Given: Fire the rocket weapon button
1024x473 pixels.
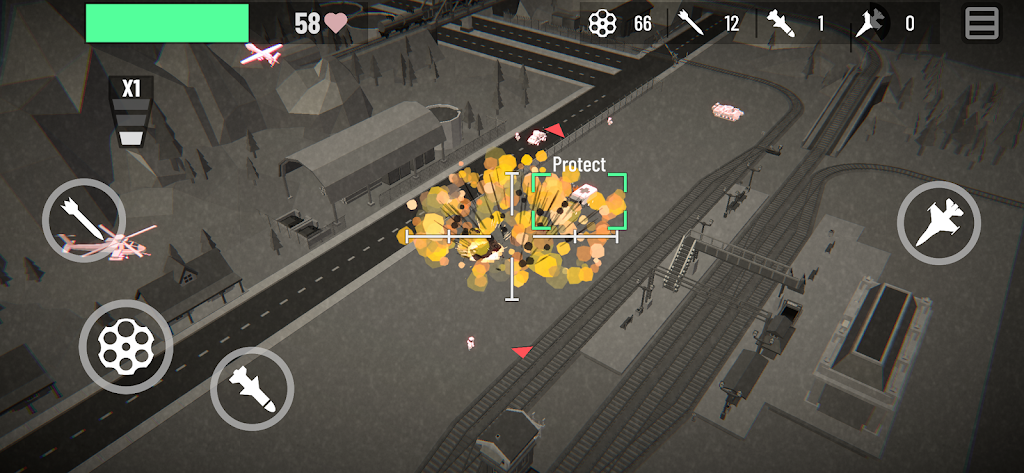Looking at the screenshot, I should tap(84, 220).
